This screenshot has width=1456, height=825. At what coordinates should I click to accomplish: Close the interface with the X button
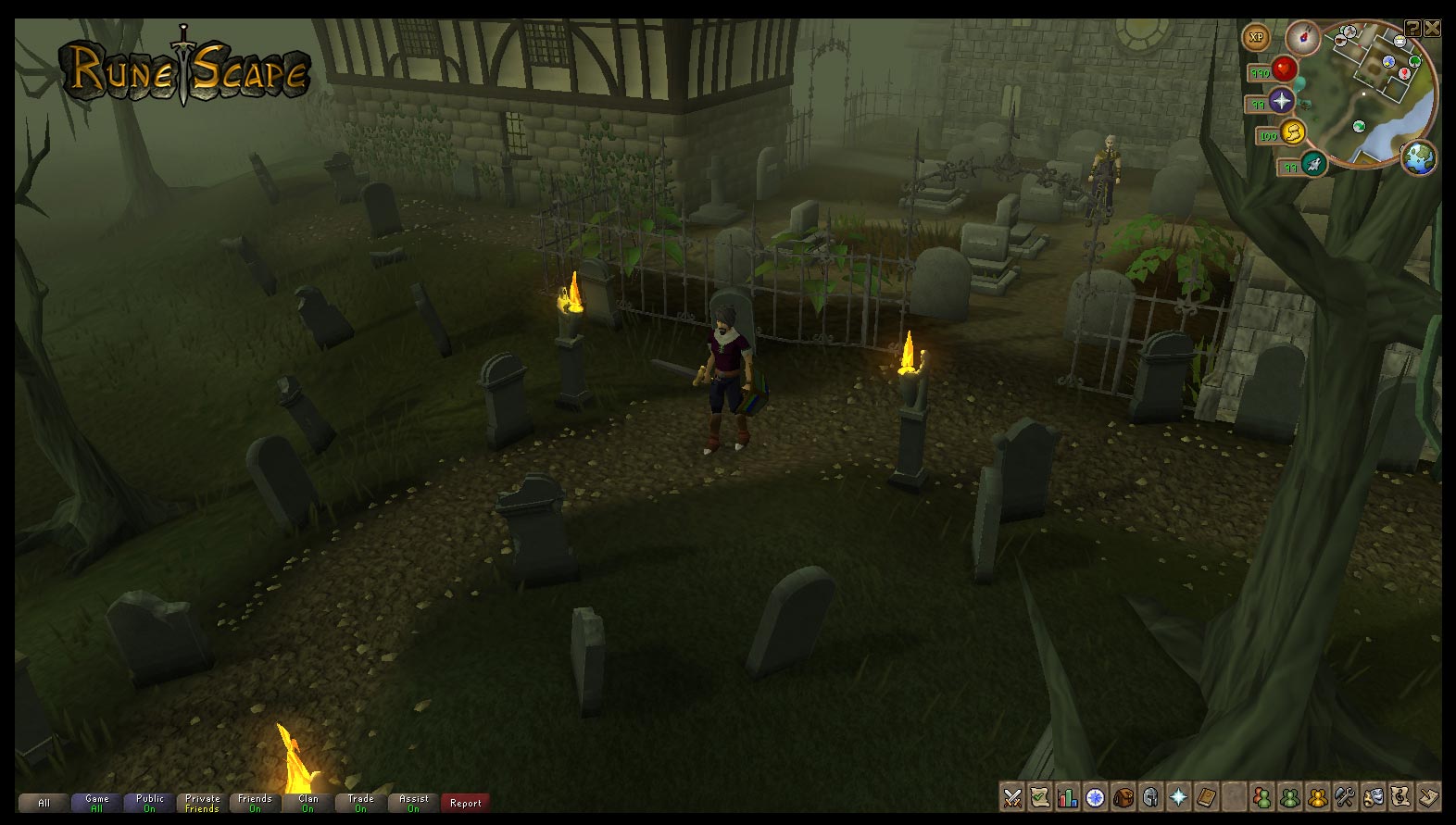(x=1432, y=28)
